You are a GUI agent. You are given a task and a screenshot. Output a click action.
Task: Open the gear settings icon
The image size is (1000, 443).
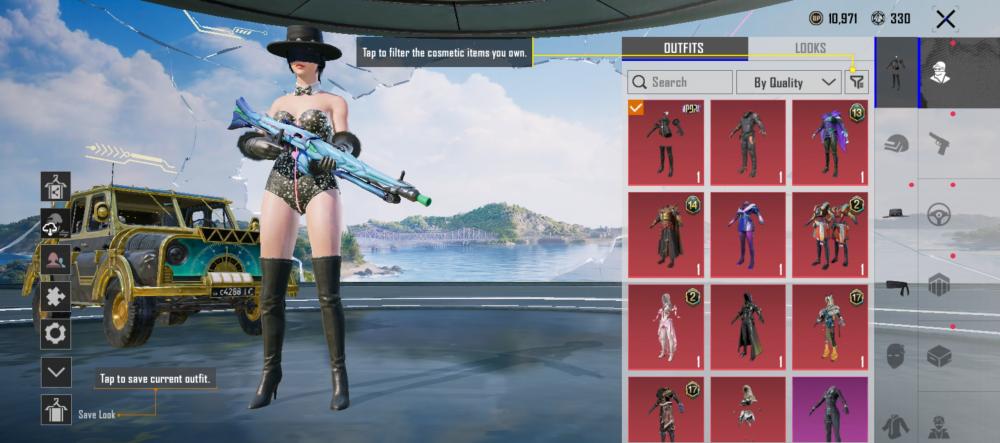(x=56, y=334)
